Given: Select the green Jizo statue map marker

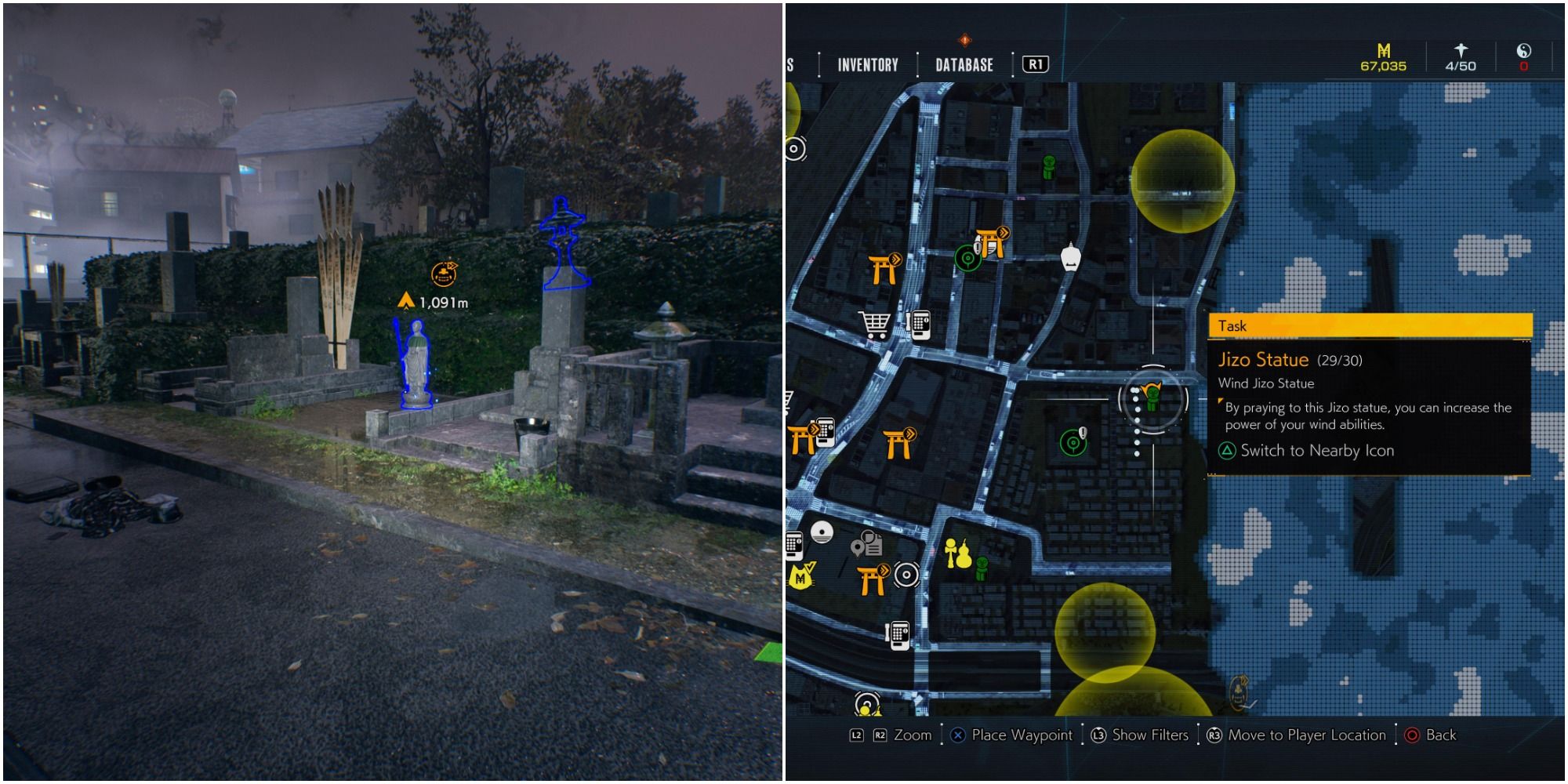Looking at the screenshot, I should click(x=1151, y=397).
